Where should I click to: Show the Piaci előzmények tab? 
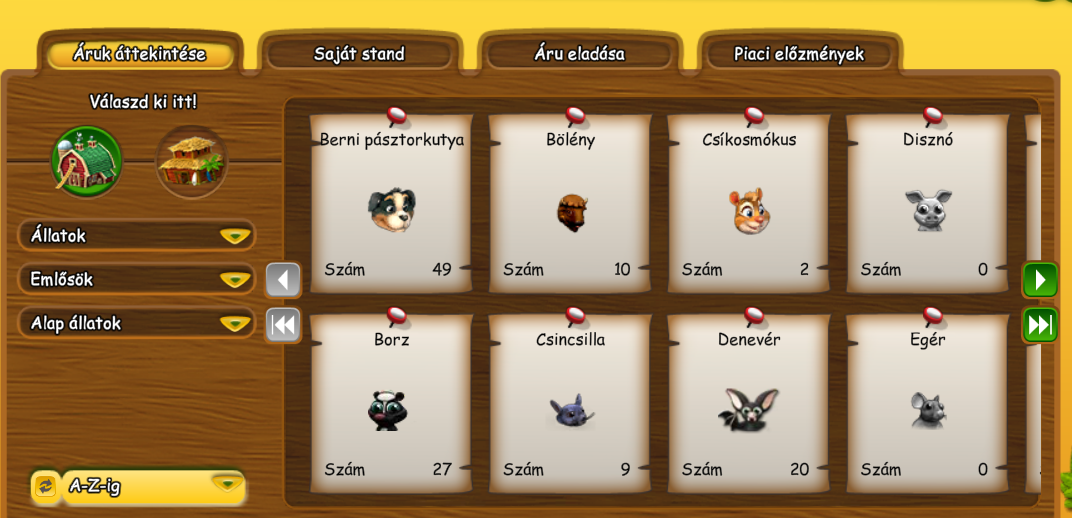[798, 54]
